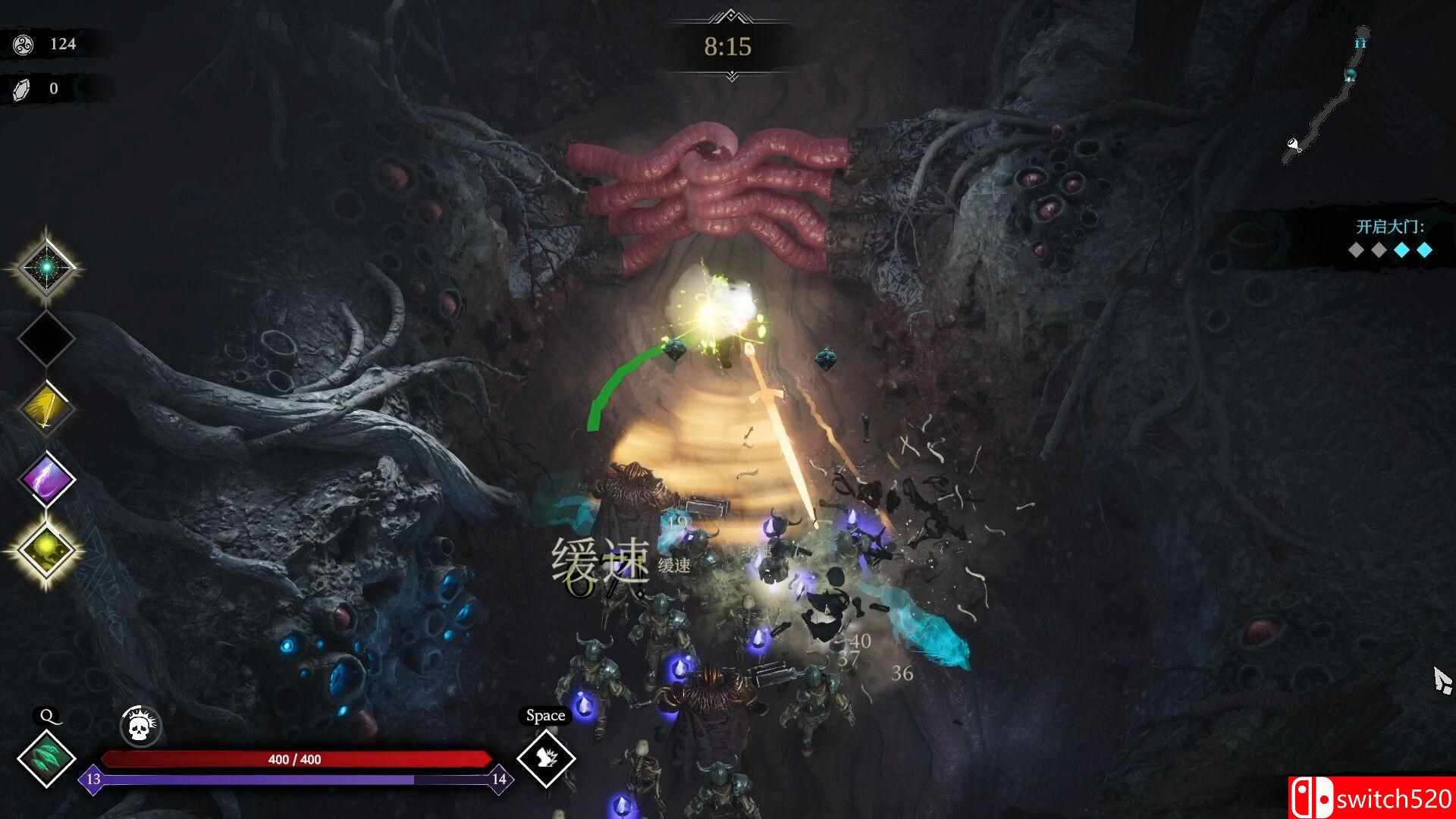Click the Space key label
This screenshot has width=1456, height=819.
point(545,714)
